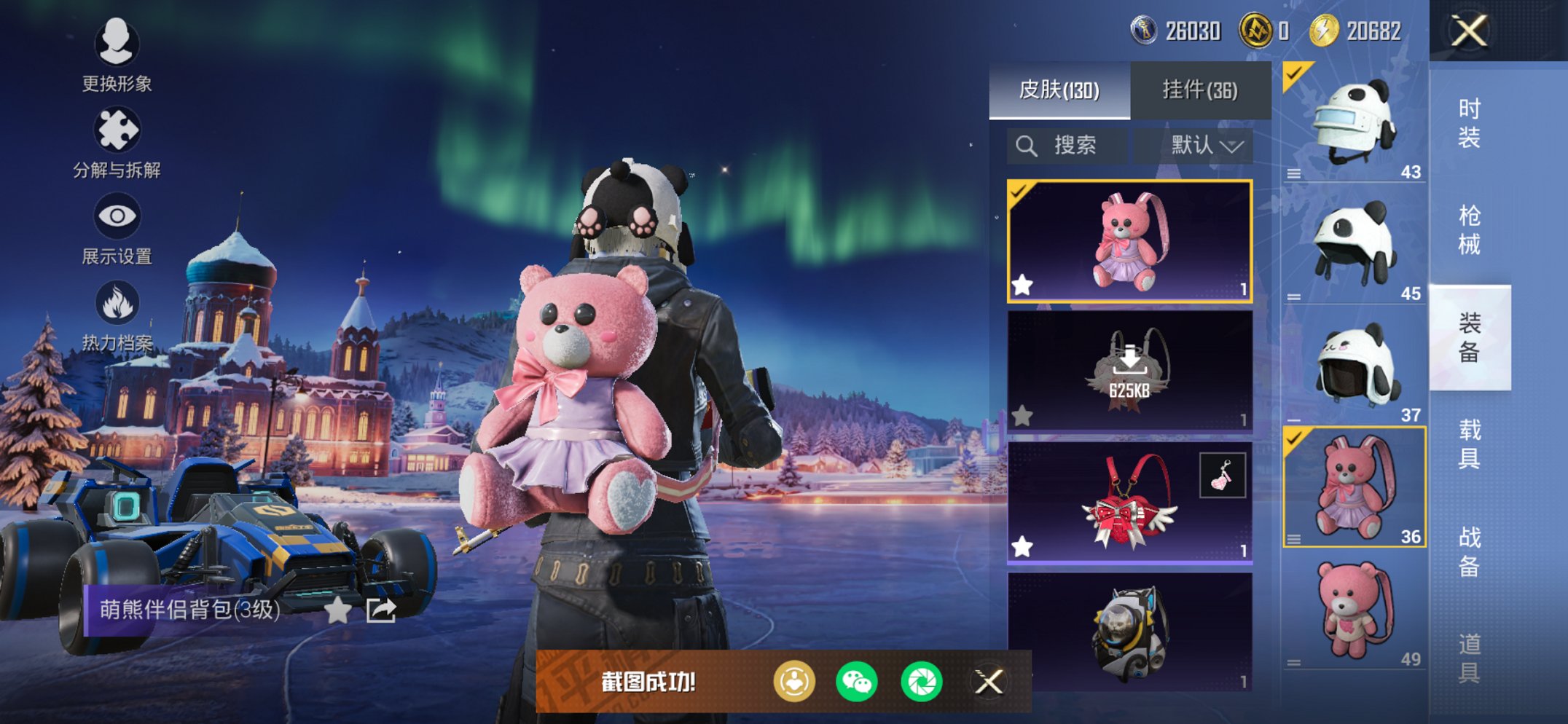Close the wardrobe screen with top X
Screen dimensions: 1568x724
pos(1469,31)
